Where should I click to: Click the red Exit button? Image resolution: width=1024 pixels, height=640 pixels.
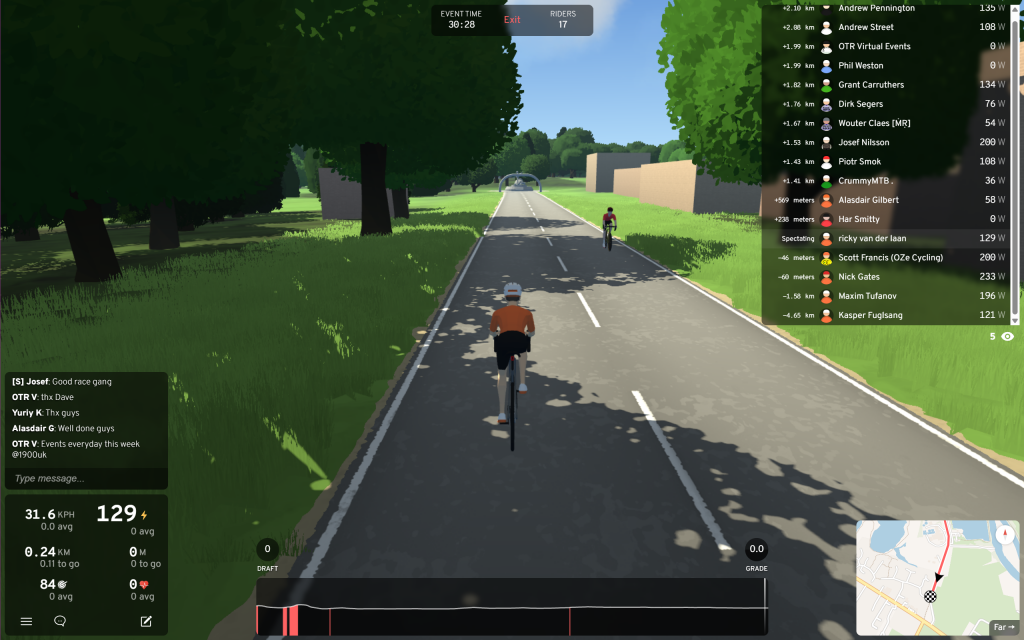tap(512, 20)
